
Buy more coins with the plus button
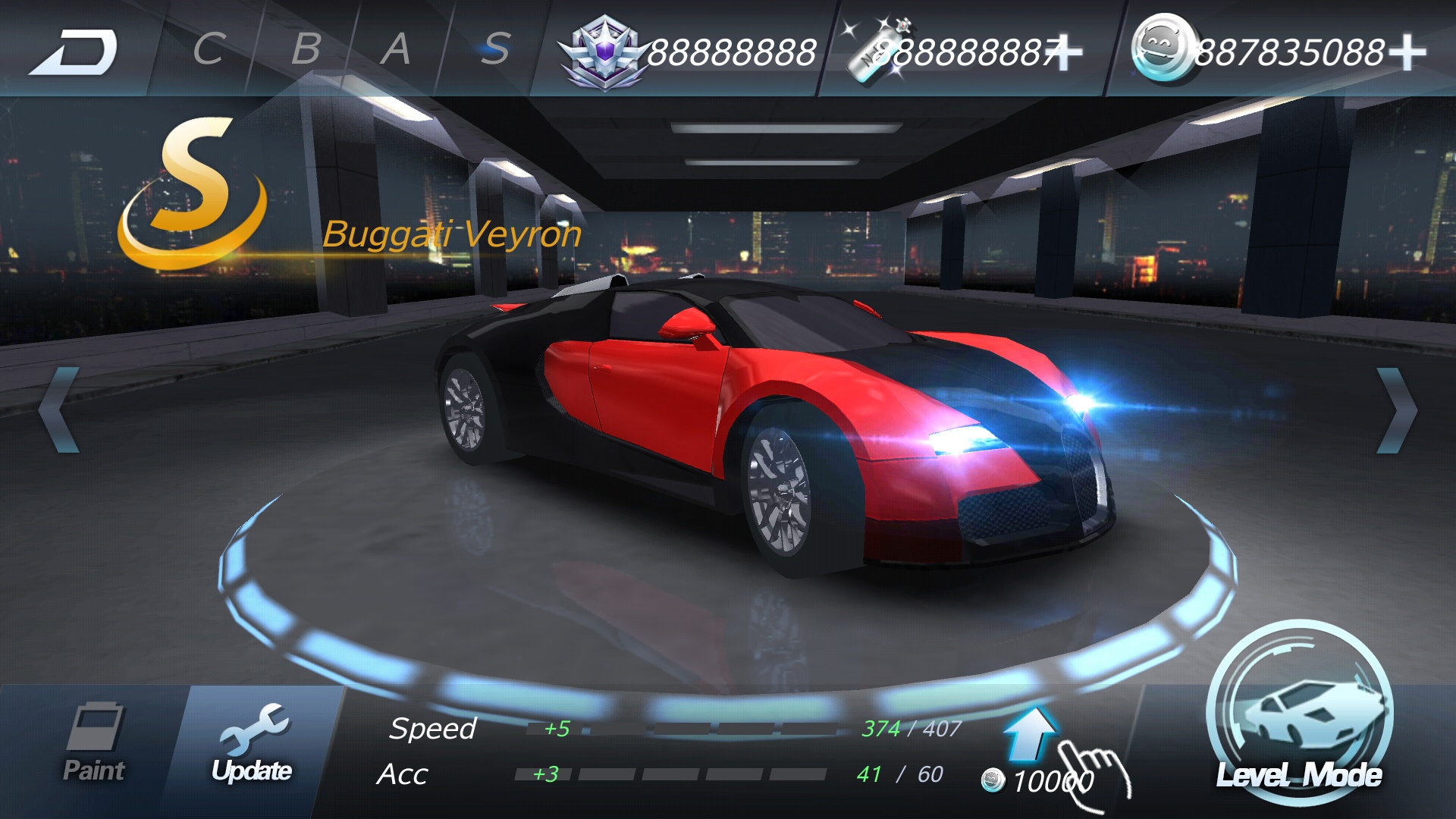(x=1407, y=52)
